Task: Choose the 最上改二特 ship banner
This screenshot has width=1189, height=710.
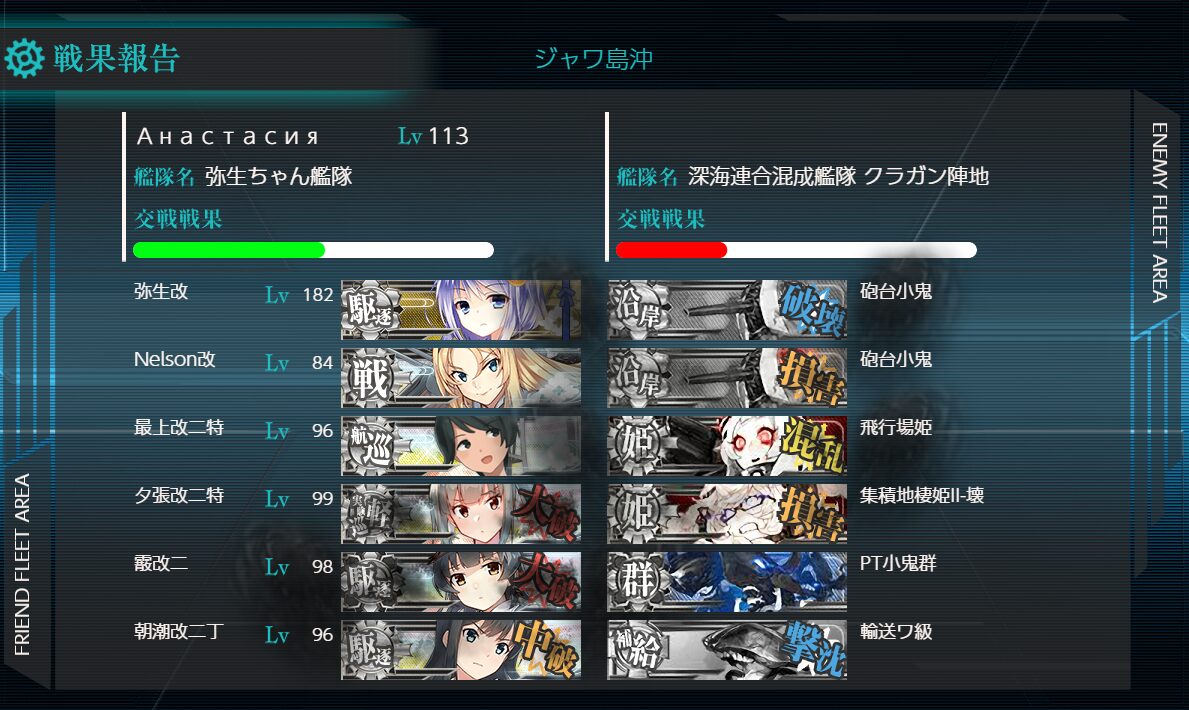Action: 460,446
